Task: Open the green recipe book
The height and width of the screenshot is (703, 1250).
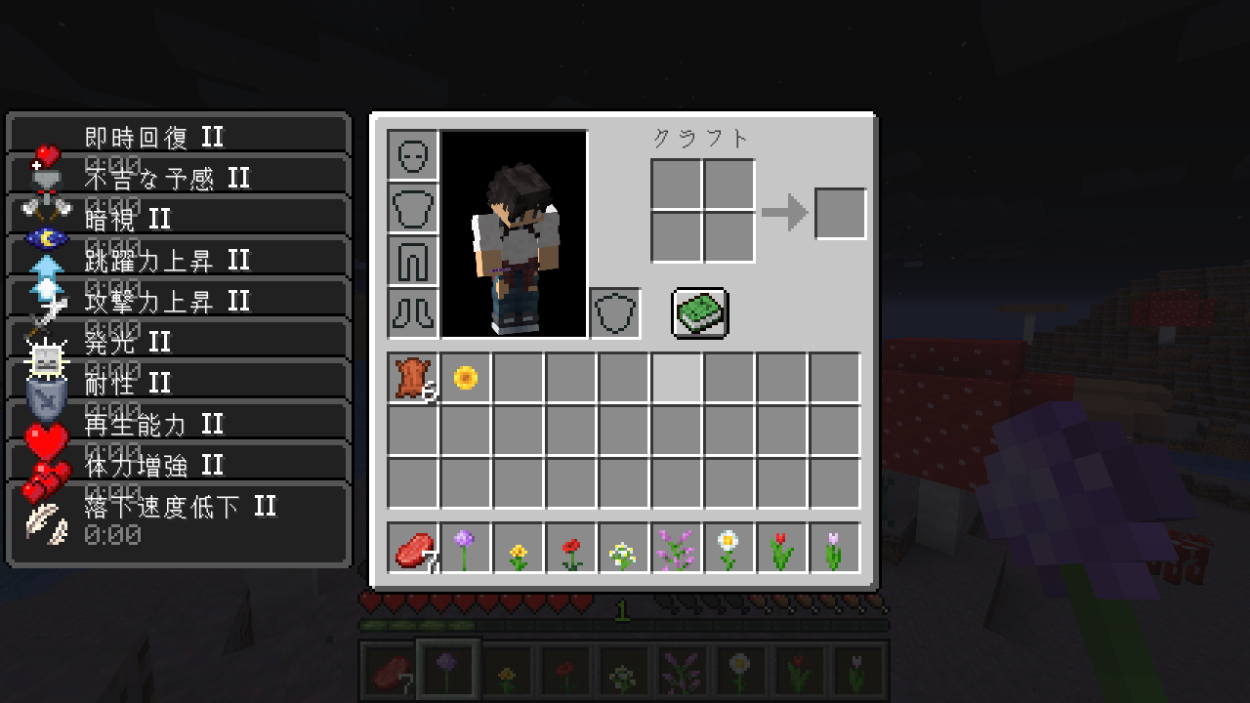Action: (x=700, y=313)
